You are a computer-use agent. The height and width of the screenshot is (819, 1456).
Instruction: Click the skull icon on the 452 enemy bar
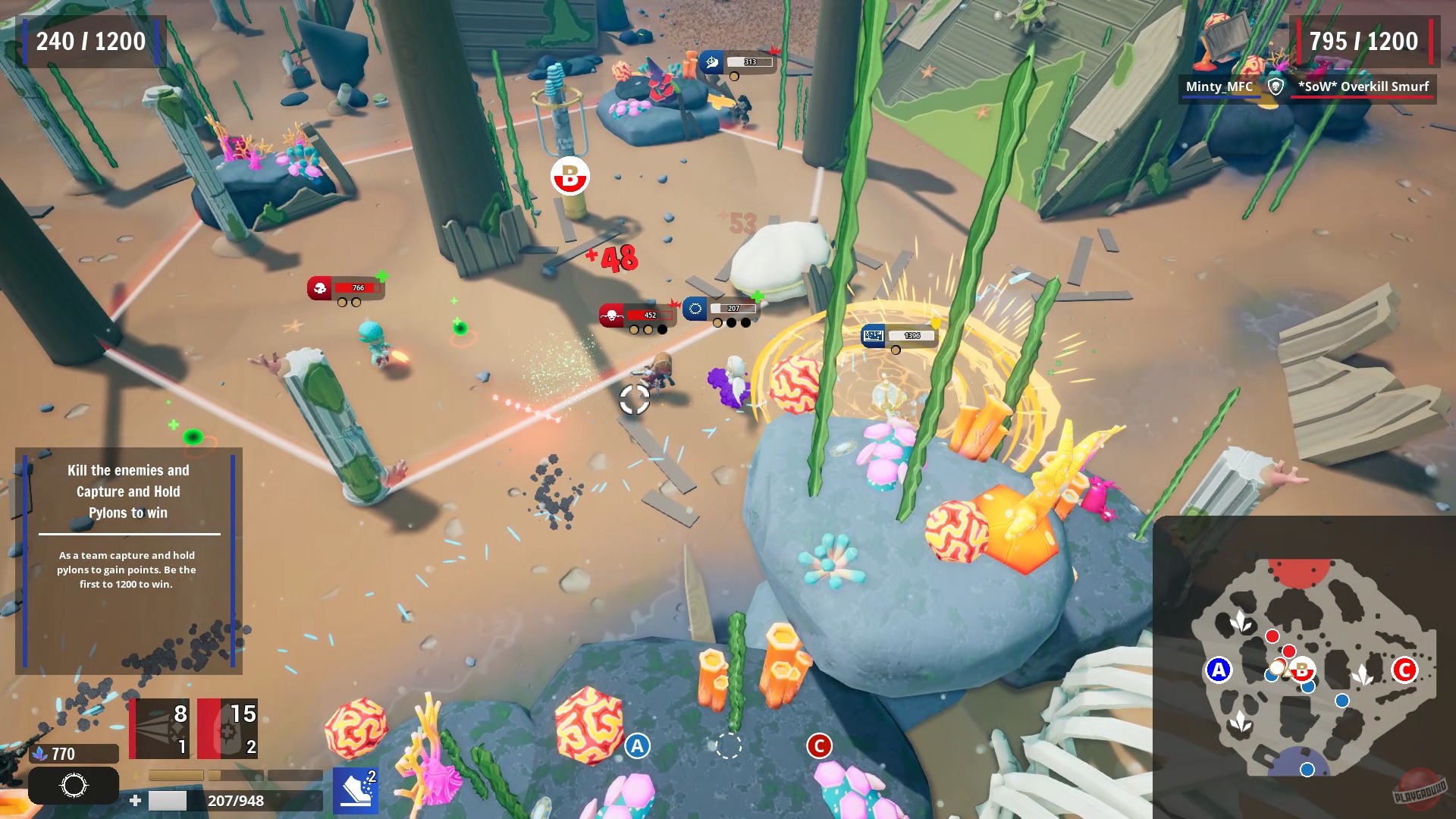point(610,313)
